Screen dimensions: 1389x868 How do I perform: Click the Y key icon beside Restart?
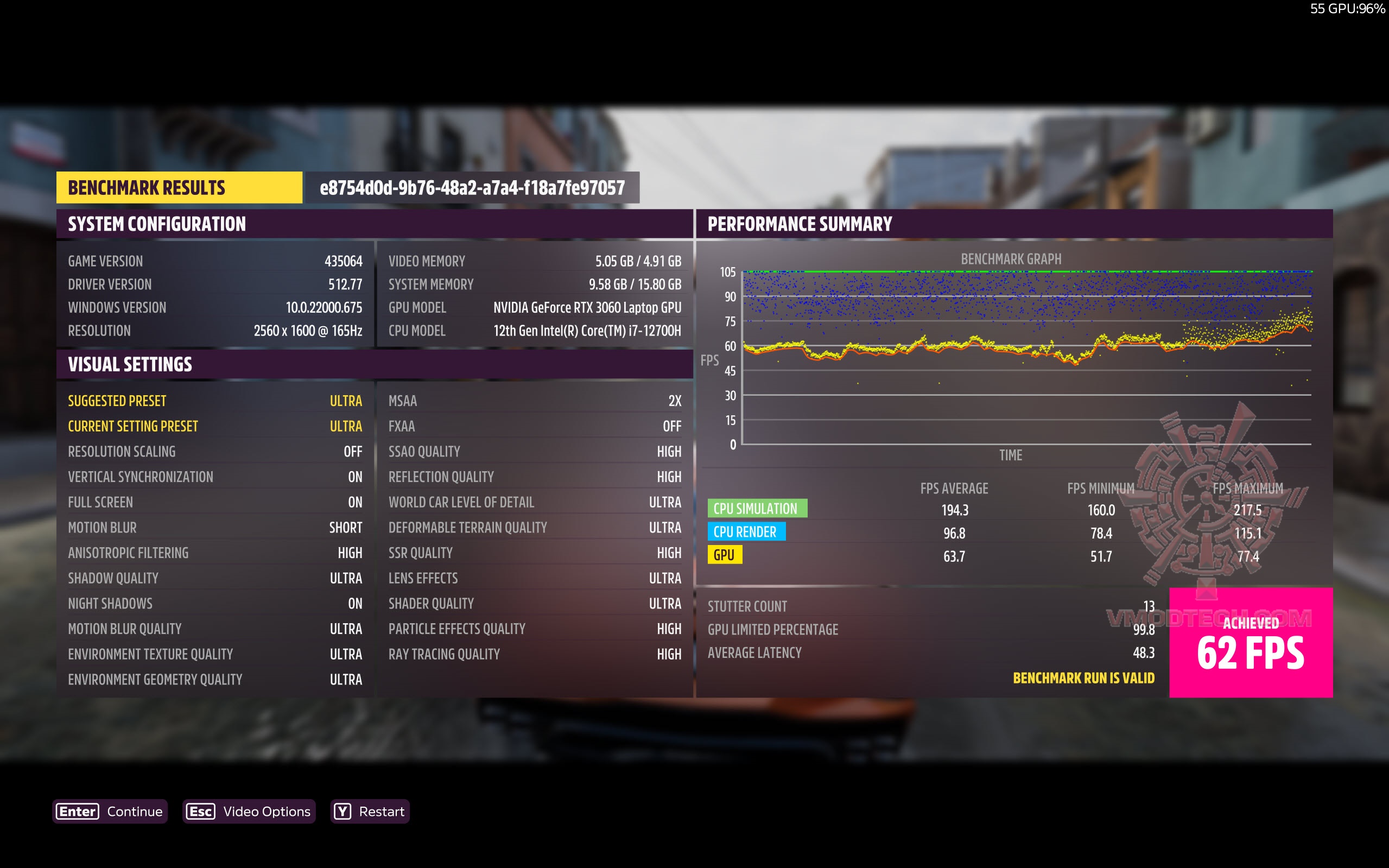click(x=343, y=812)
